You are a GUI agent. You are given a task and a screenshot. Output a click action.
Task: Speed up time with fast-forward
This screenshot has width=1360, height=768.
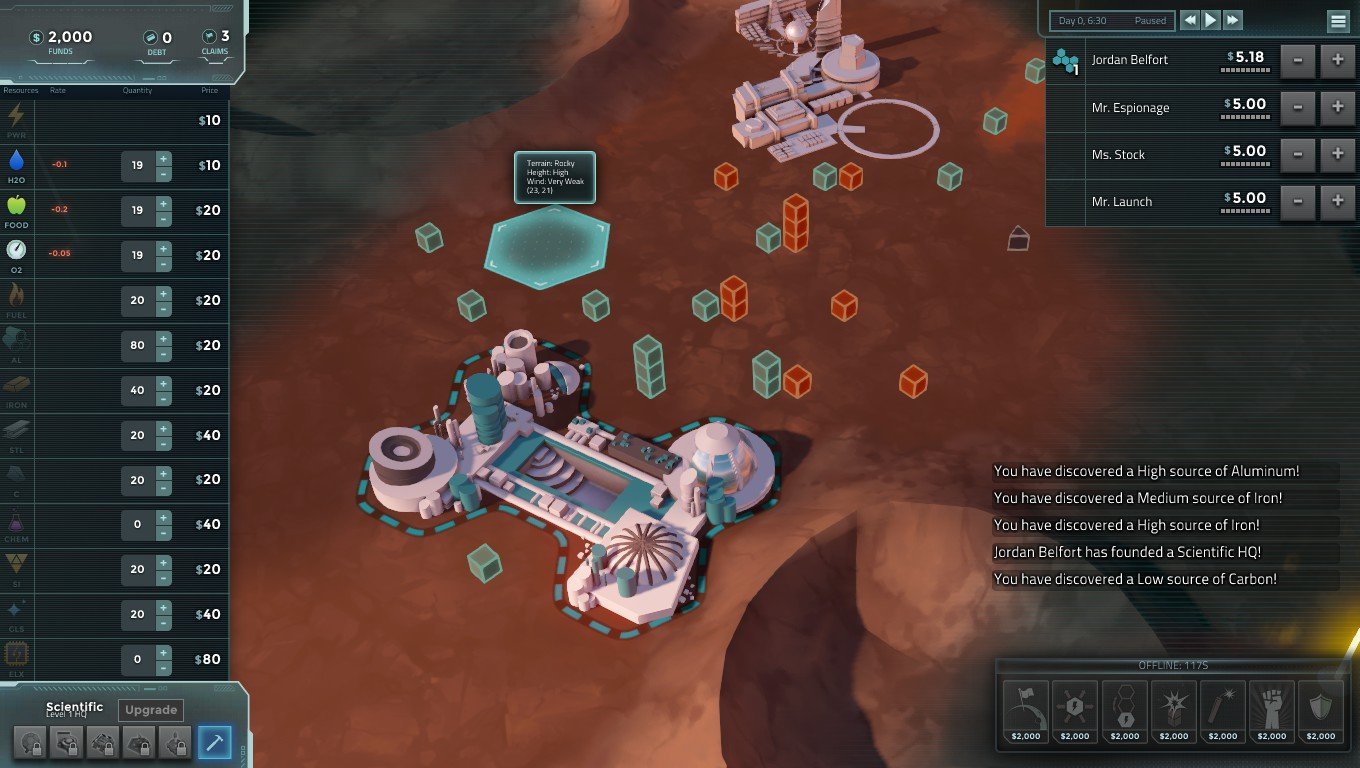[x=1233, y=20]
